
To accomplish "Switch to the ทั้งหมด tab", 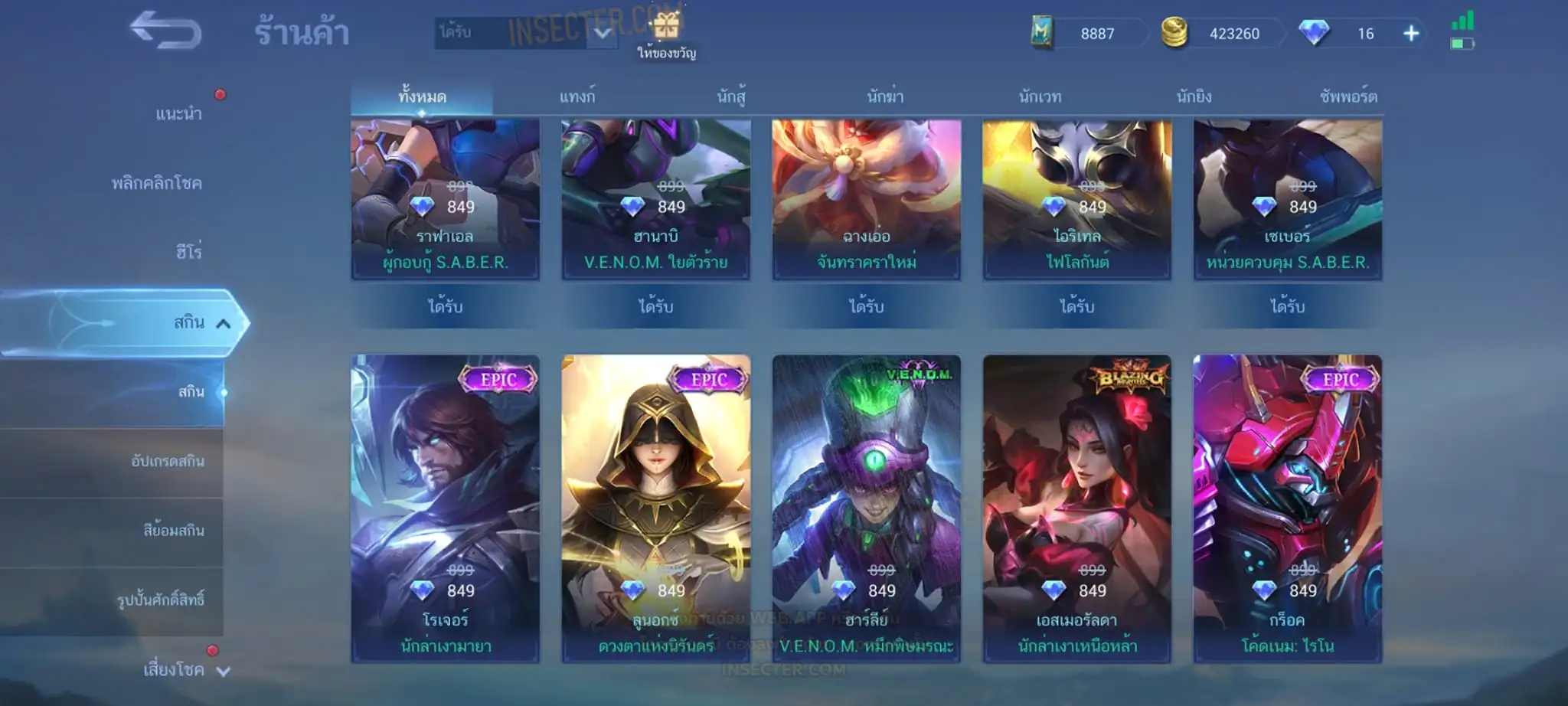I will [x=422, y=97].
